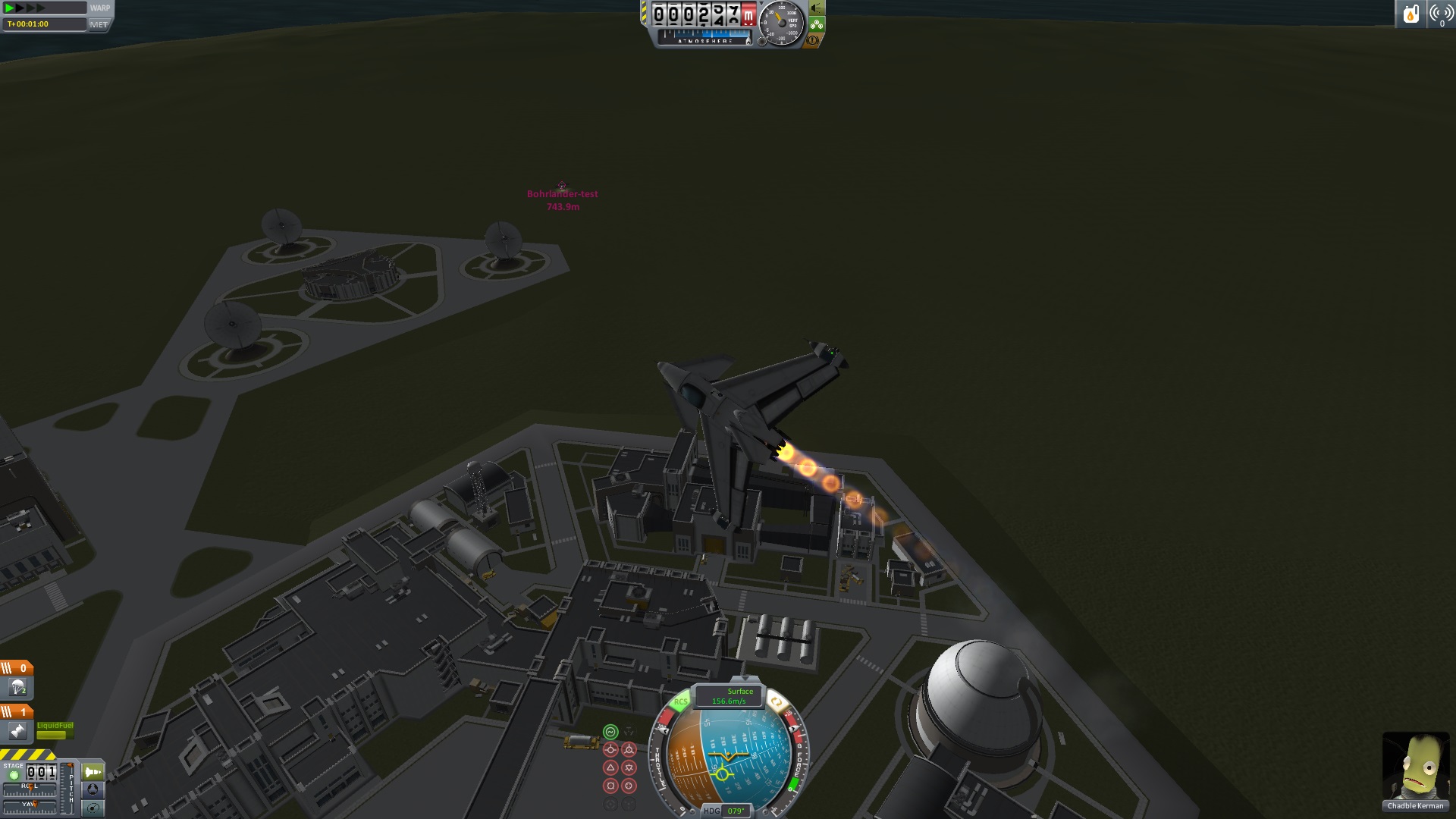Select the engine icon in stage 1
This screenshot has width=1456, height=819.
point(17,731)
